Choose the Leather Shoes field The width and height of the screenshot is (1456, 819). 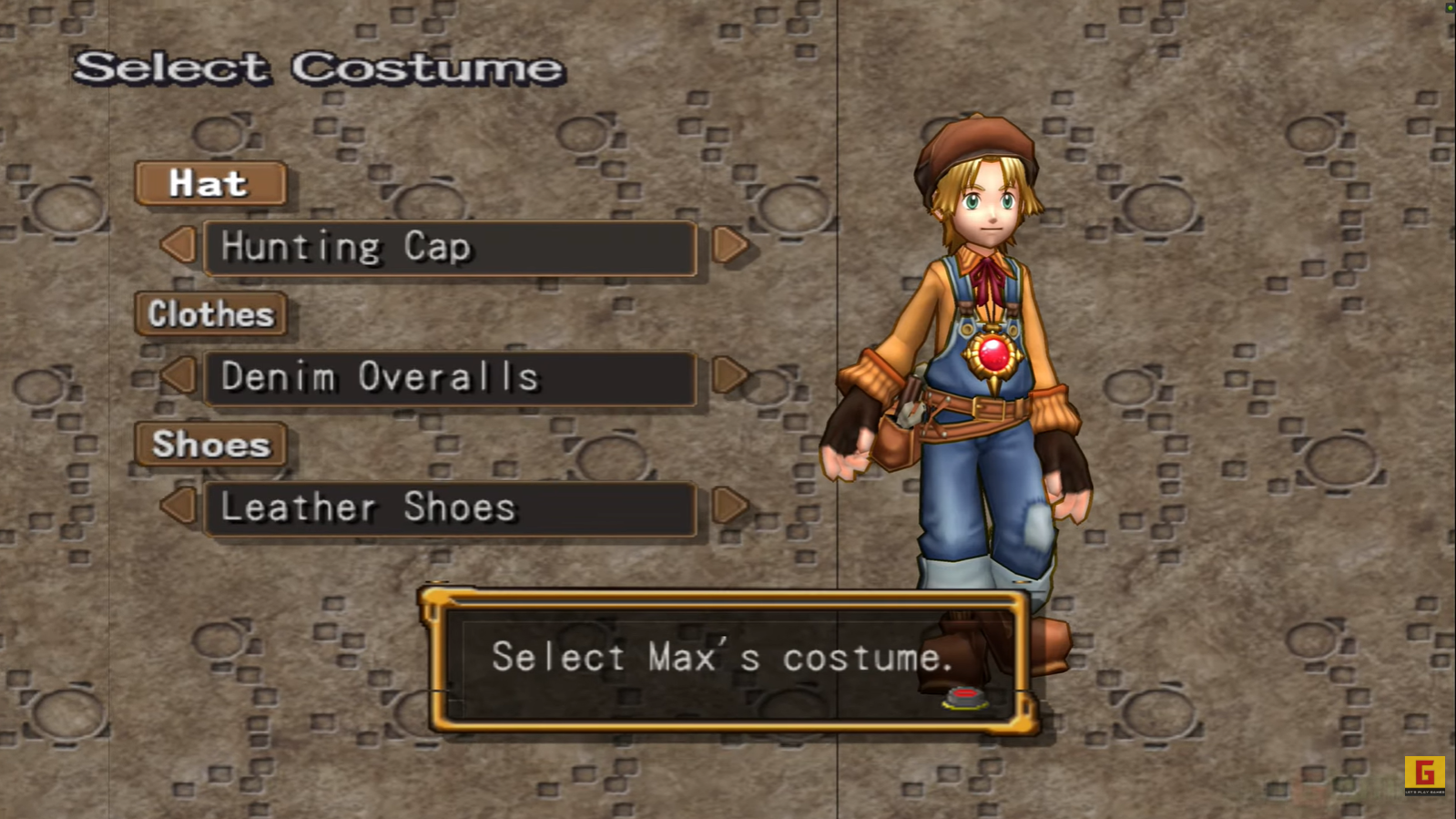[451, 508]
